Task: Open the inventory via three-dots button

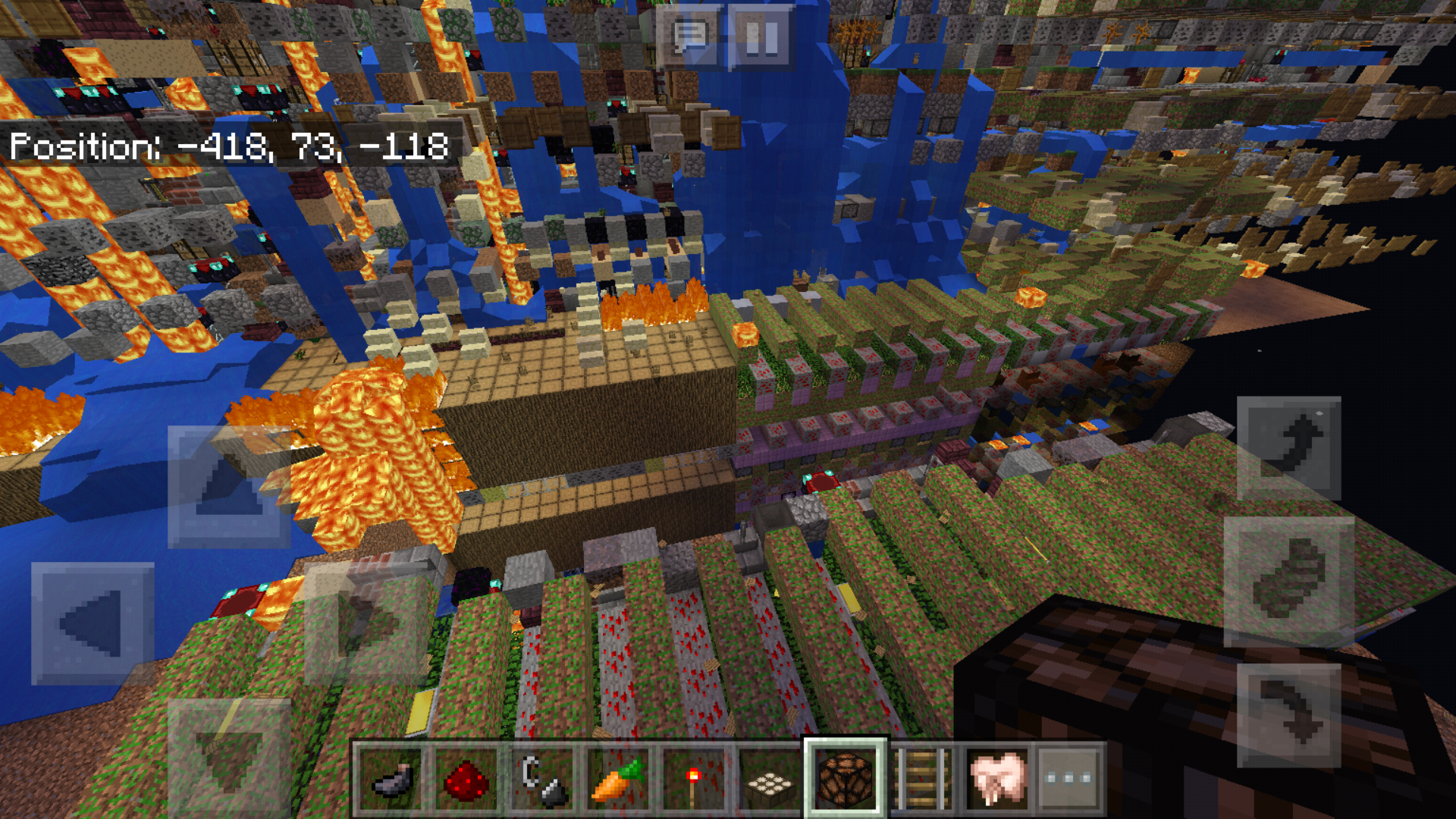Action: coord(1068,779)
